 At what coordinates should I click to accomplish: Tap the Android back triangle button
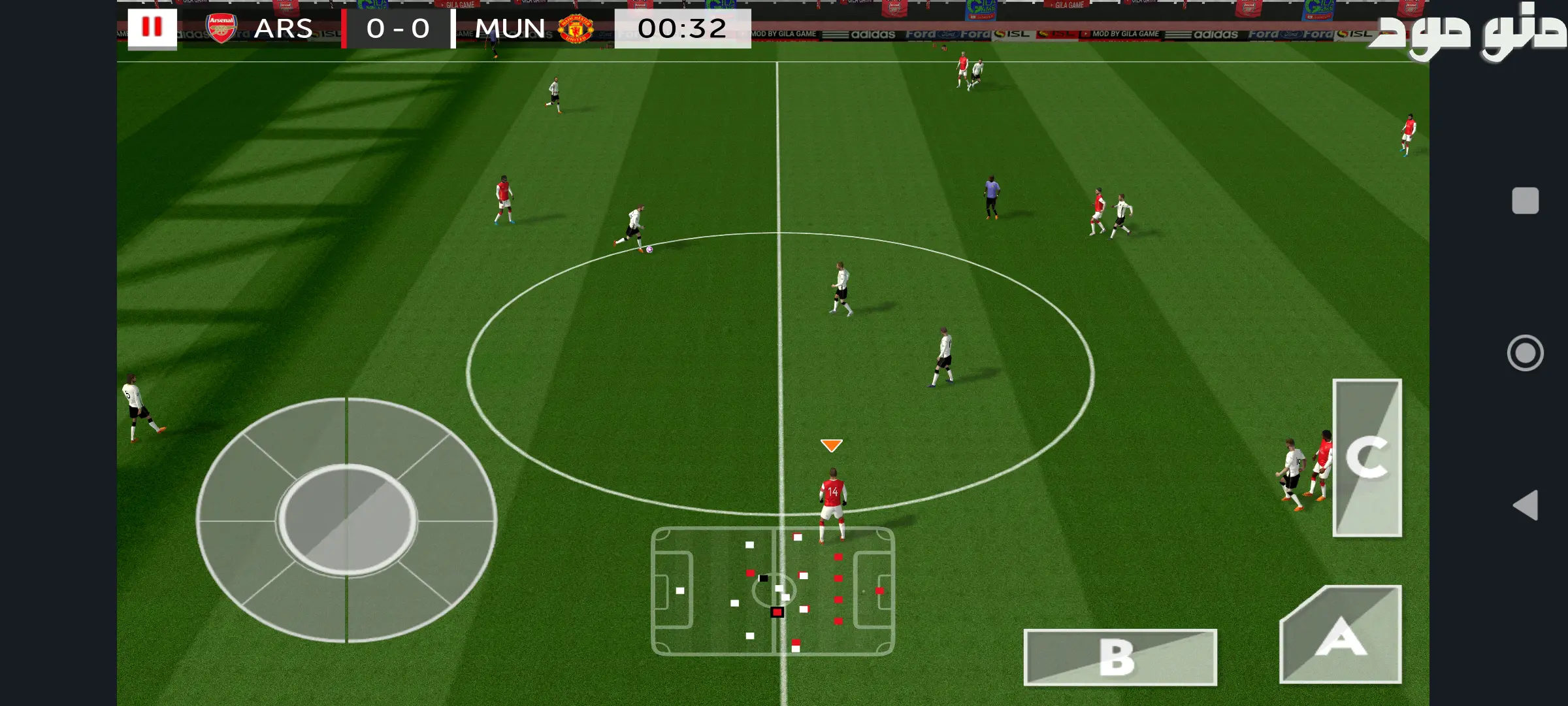[x=1526, y=505]
